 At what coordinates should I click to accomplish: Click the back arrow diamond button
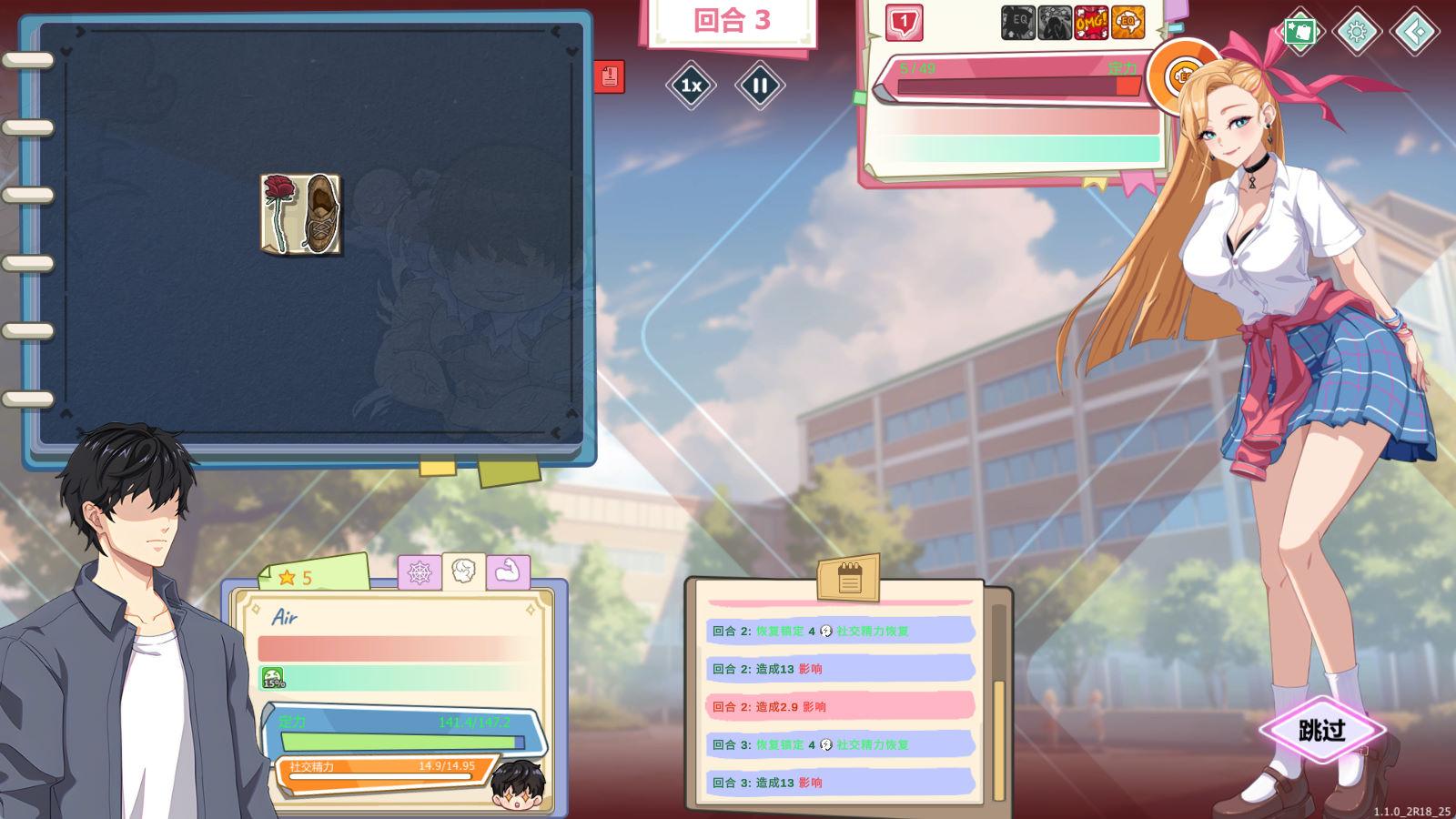pos(1415,32)
